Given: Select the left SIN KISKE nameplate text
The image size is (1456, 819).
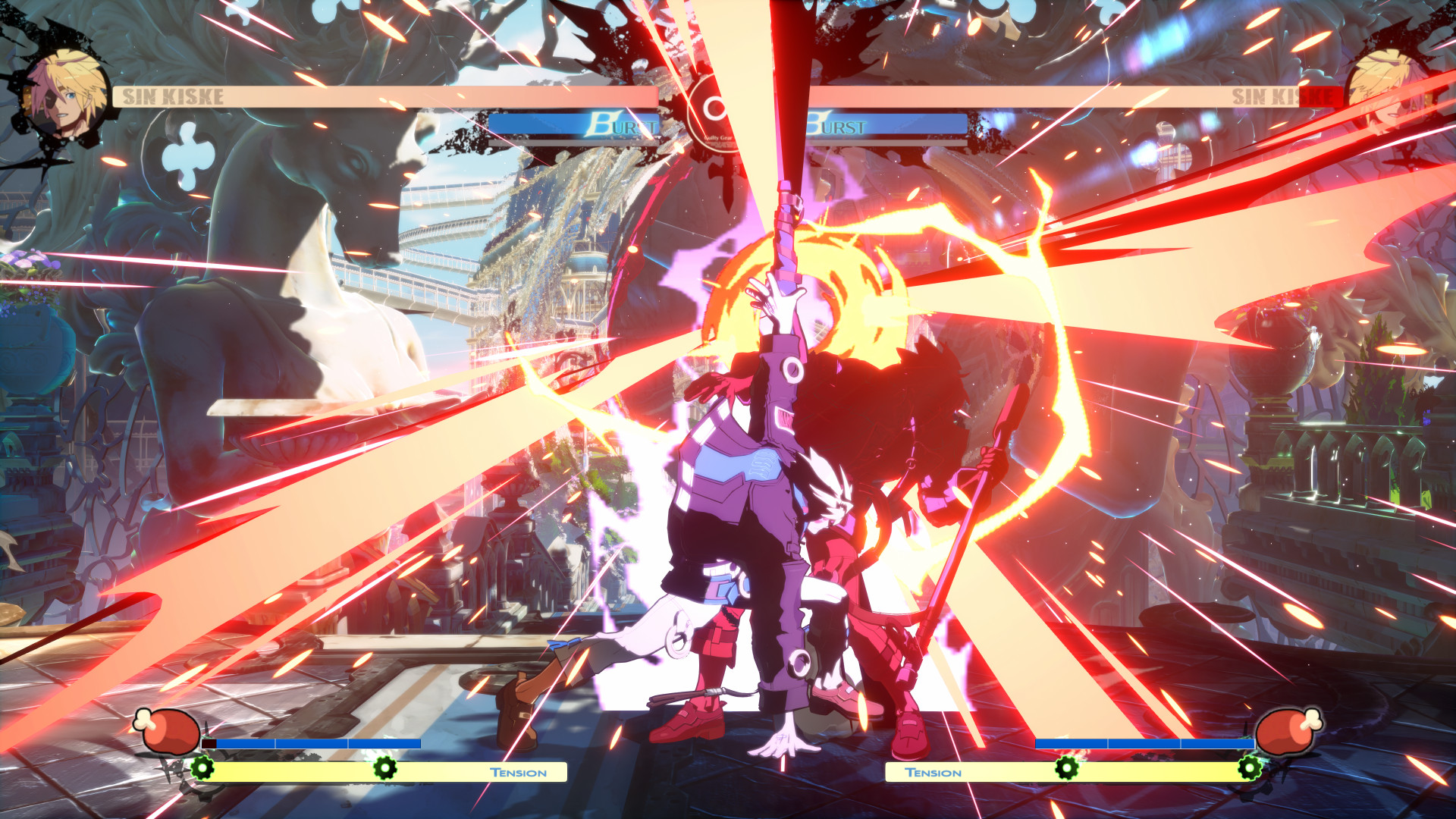Looking at the screenshot, I should click(173, 96).
